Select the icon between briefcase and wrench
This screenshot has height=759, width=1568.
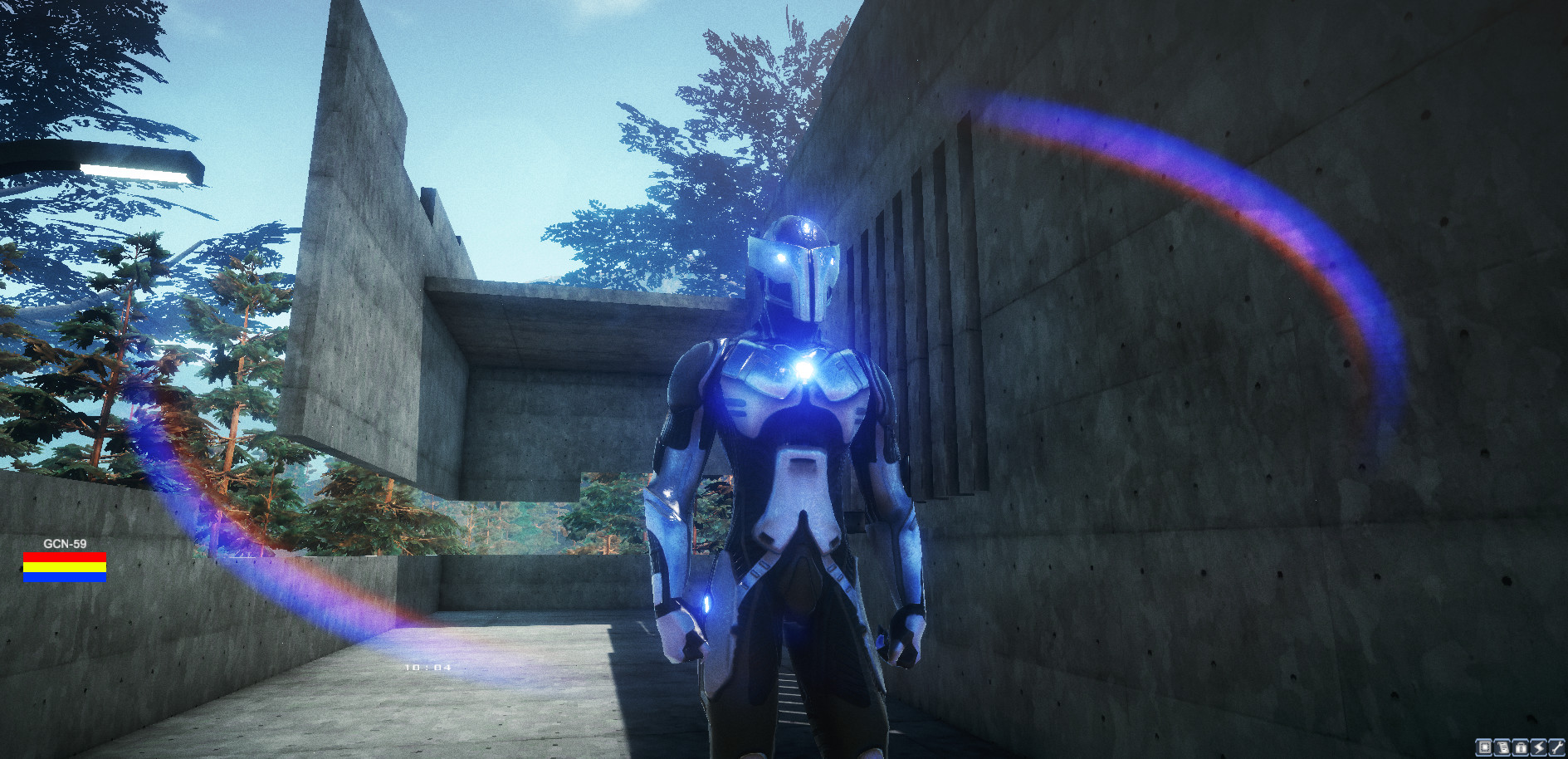click(x=1538, y=748)
